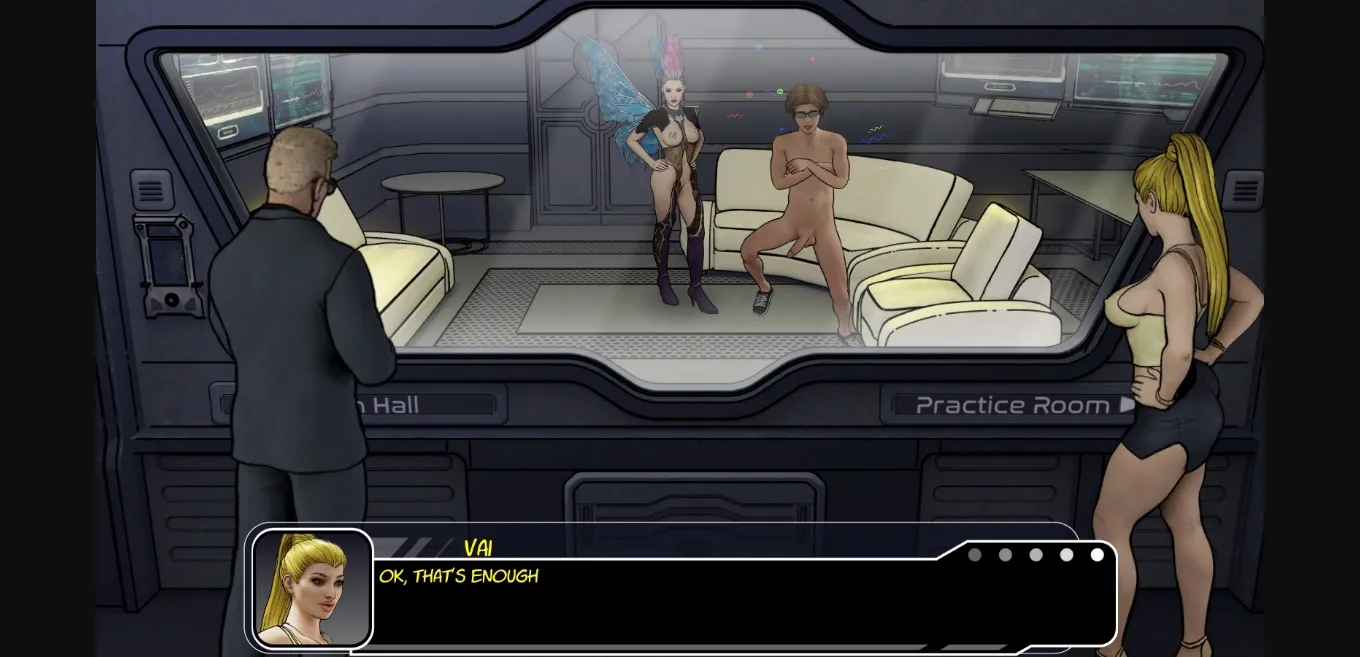The height and width of the screenshot is (657, 1360).
Task: Click Vai's speaker portrait
Action: coord(312,589)
